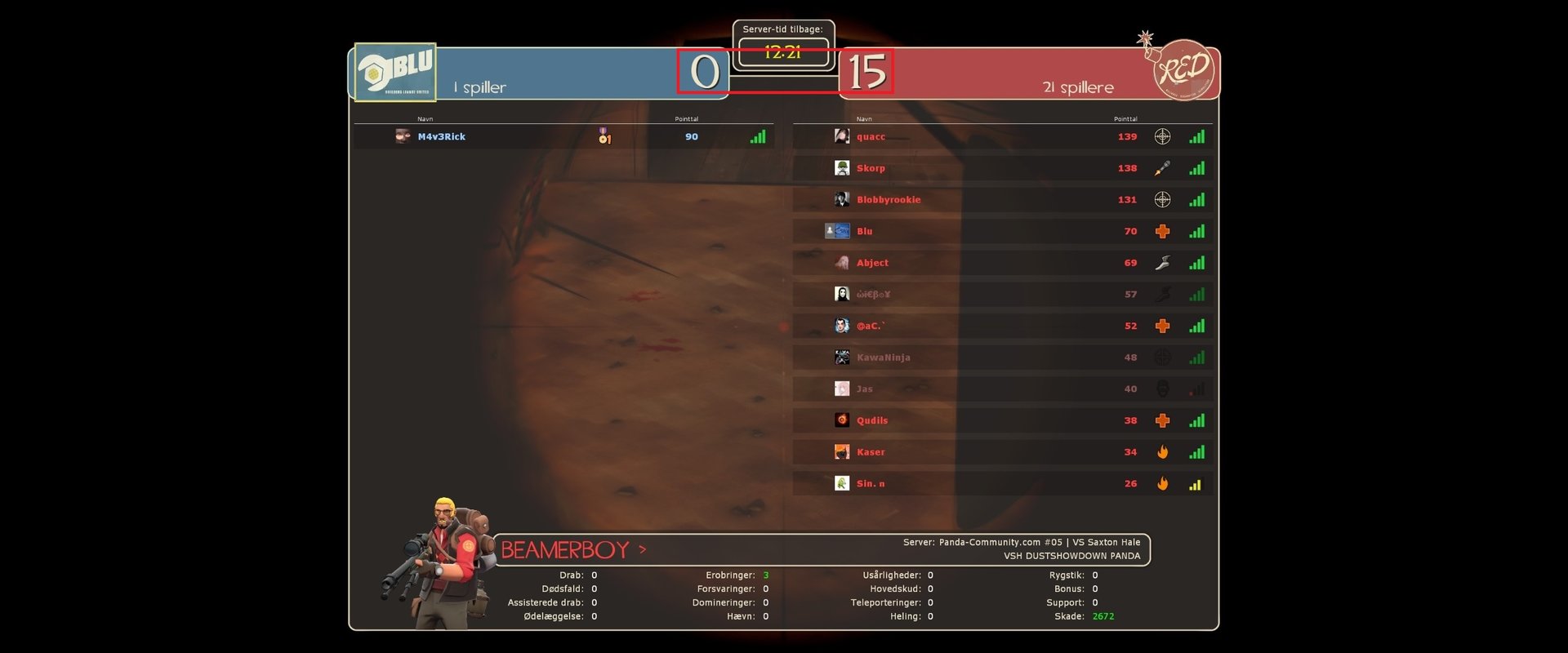Click the running boot icon beside Abject
The width and height of the screenshot is (1568, 653).
click(x=1162, y=263)
